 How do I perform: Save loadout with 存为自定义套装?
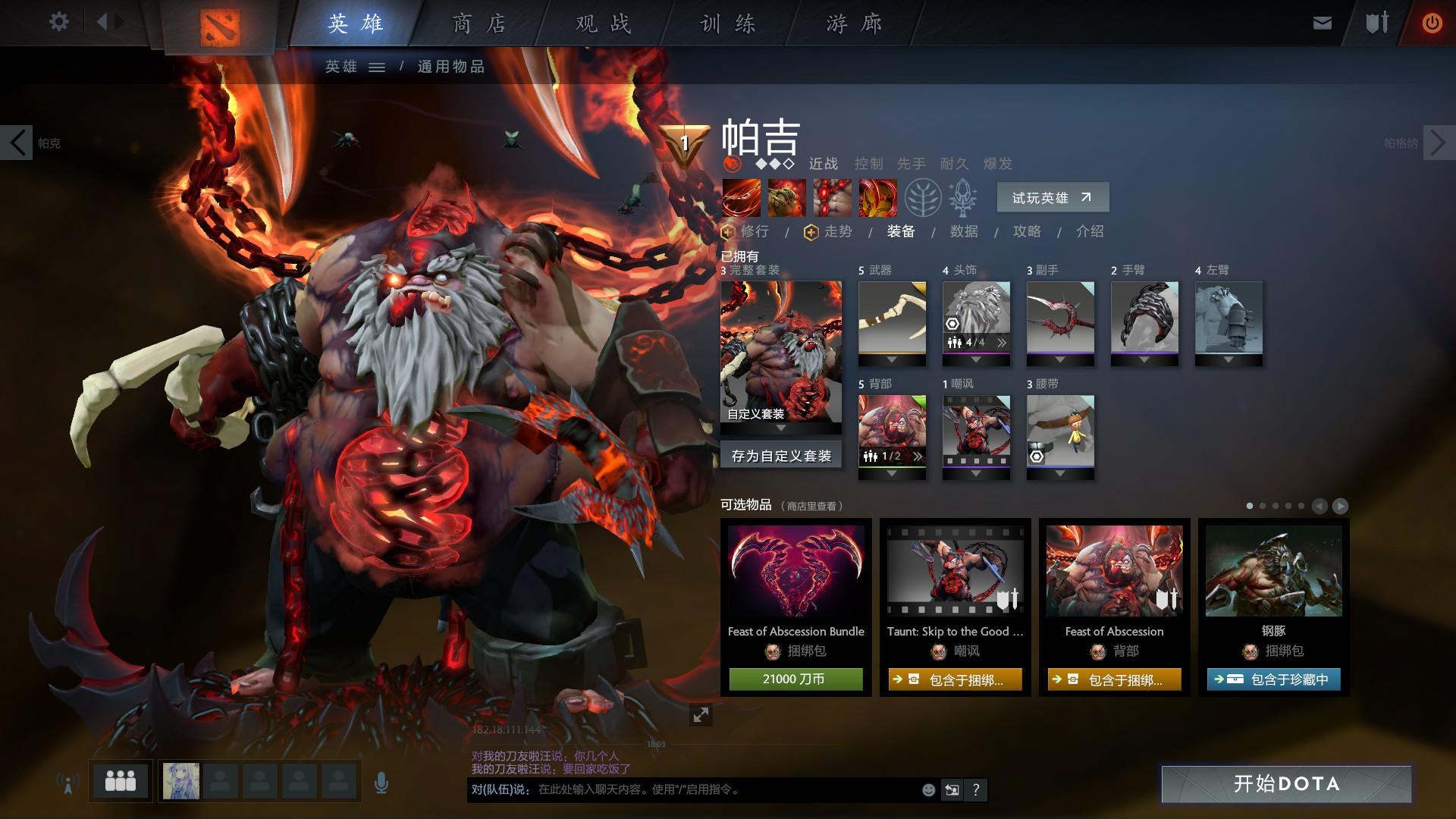click(781, 456)
